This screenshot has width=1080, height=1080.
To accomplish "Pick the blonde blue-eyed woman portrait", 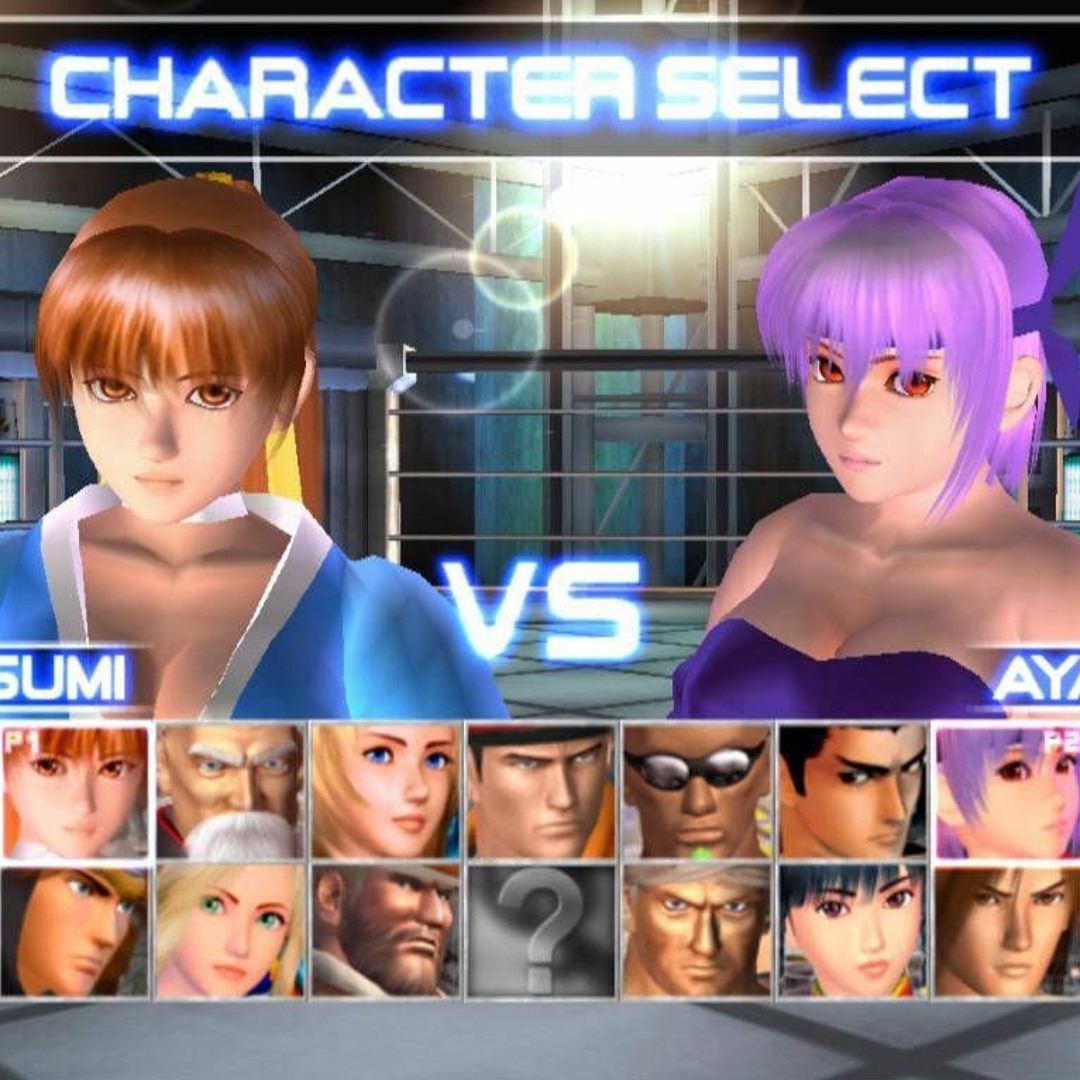I will click(386, 791).
